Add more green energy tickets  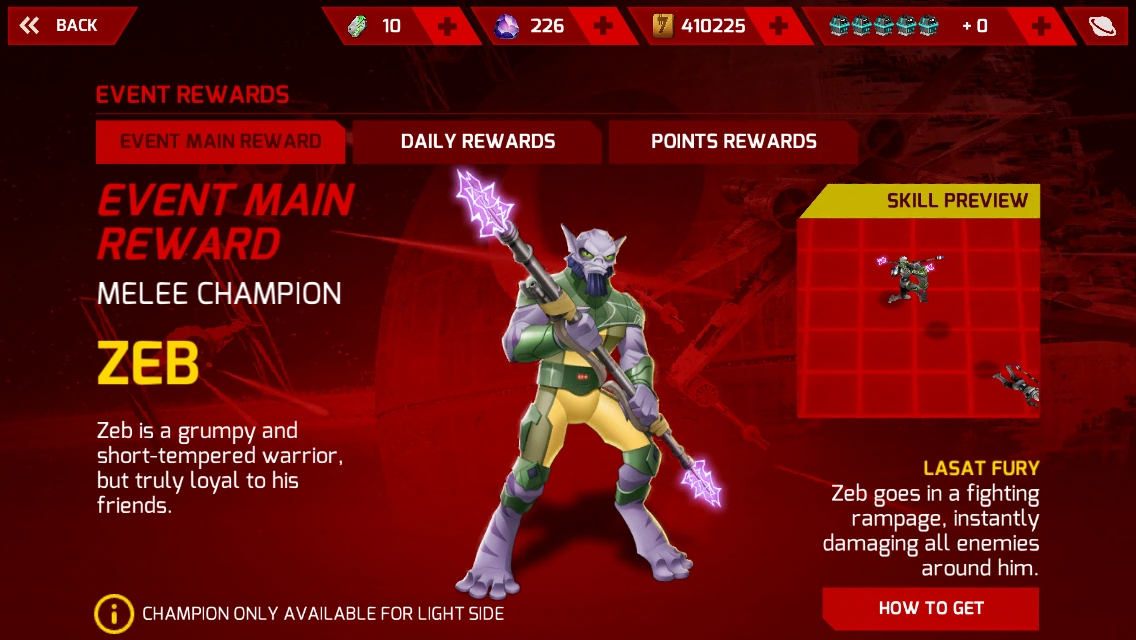(x=447, y=26)
